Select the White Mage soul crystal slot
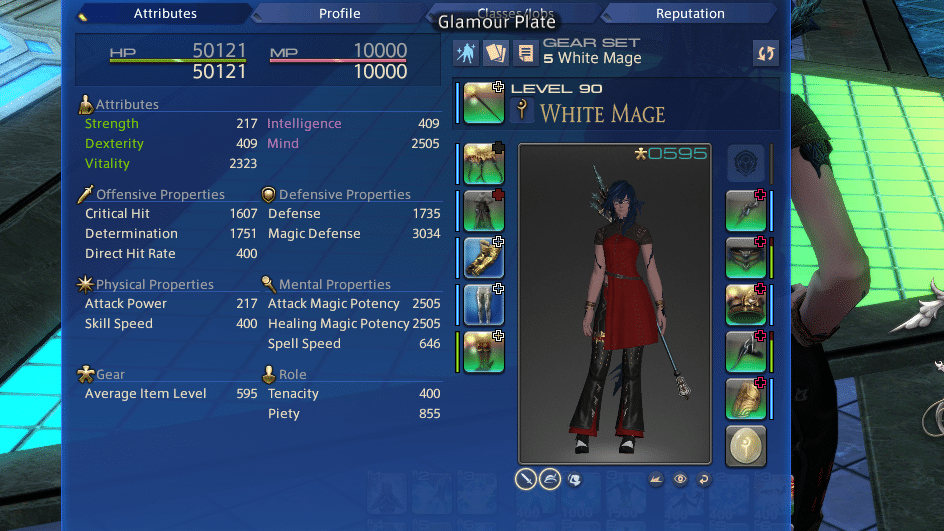Image resolution: width=944 pixels, height=531 pixels. [x=745, y=446]
